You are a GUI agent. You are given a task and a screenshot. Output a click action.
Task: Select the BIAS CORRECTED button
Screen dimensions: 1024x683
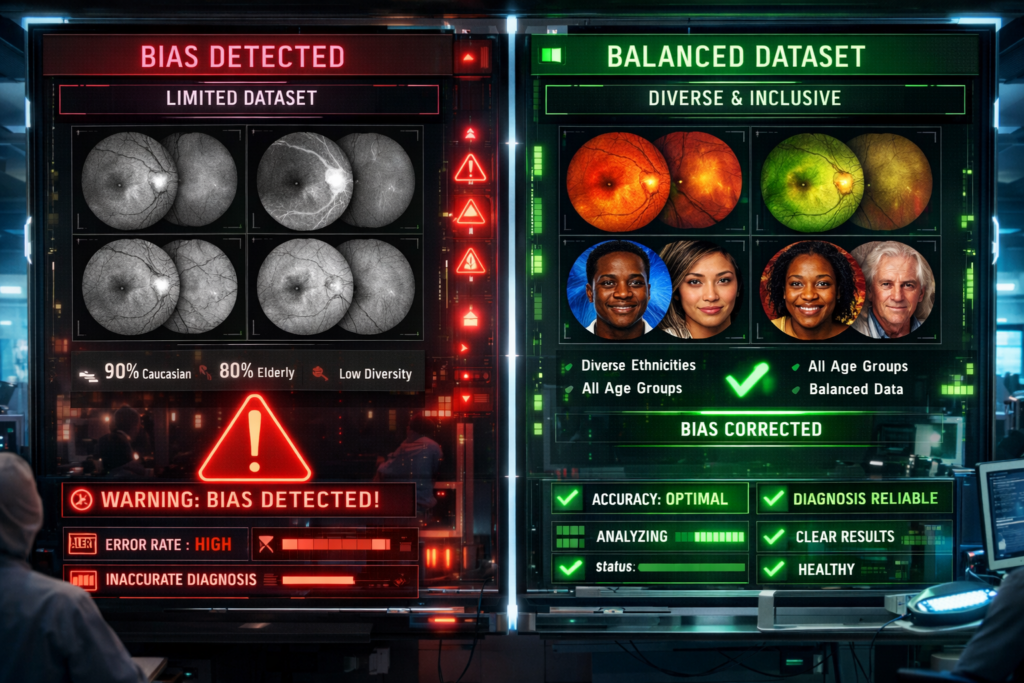pos(751,429)
